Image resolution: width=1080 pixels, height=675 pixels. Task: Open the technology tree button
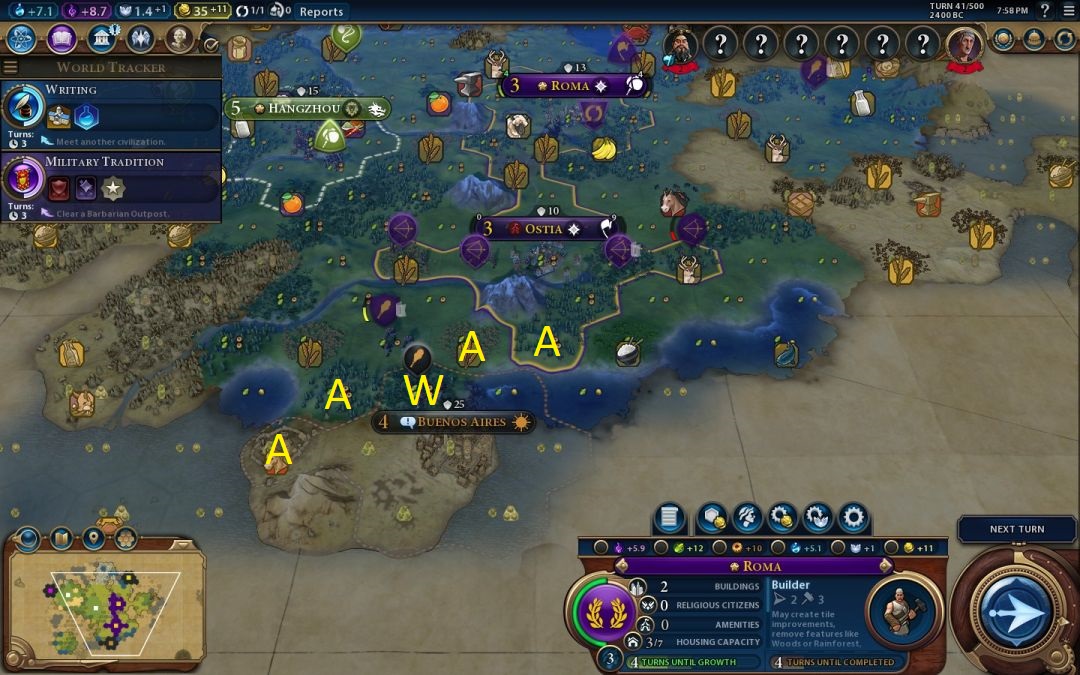coord(22,39)
